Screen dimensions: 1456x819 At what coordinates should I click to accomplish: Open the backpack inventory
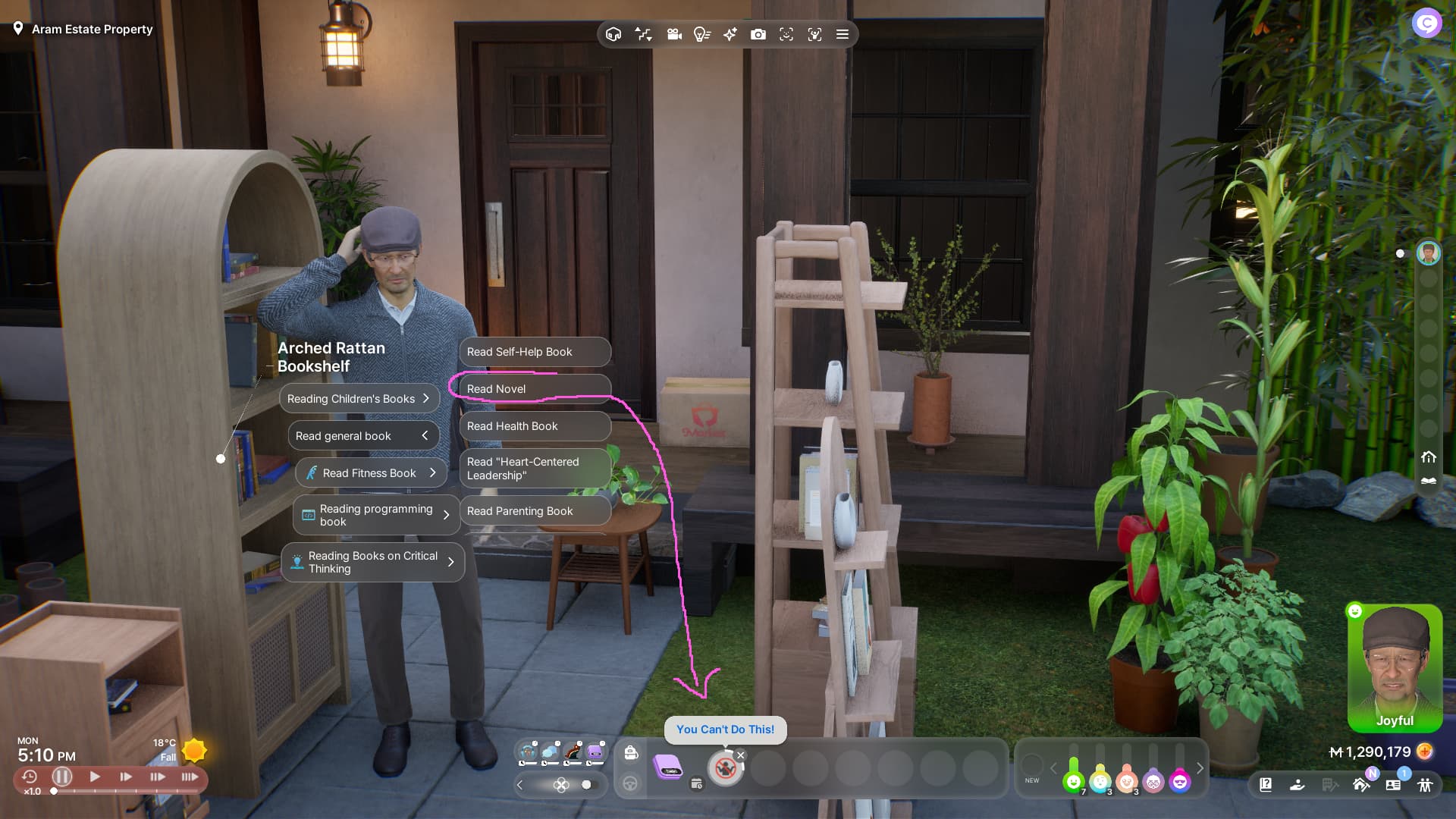click(631, 752)
